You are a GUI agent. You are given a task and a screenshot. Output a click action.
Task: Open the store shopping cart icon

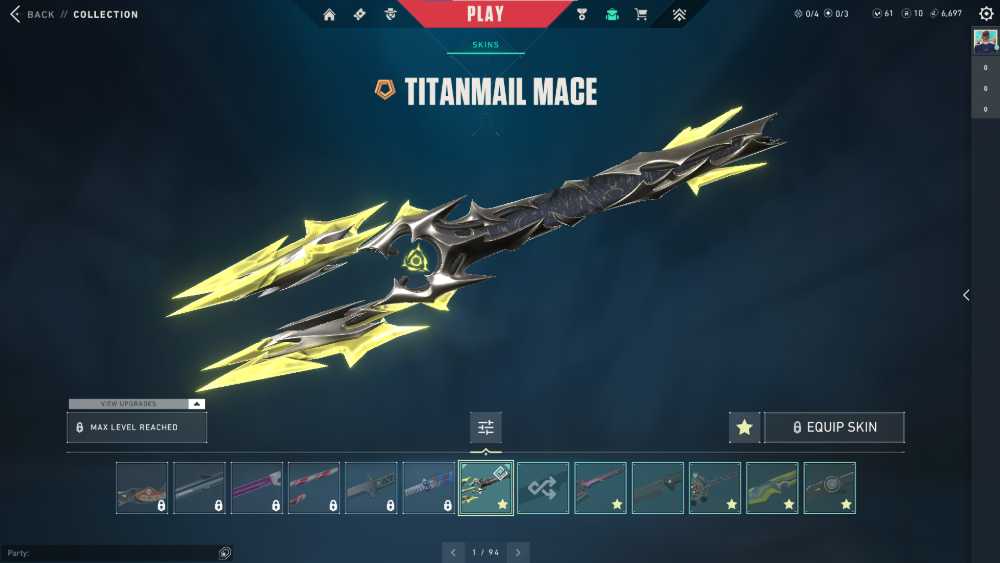641,14
